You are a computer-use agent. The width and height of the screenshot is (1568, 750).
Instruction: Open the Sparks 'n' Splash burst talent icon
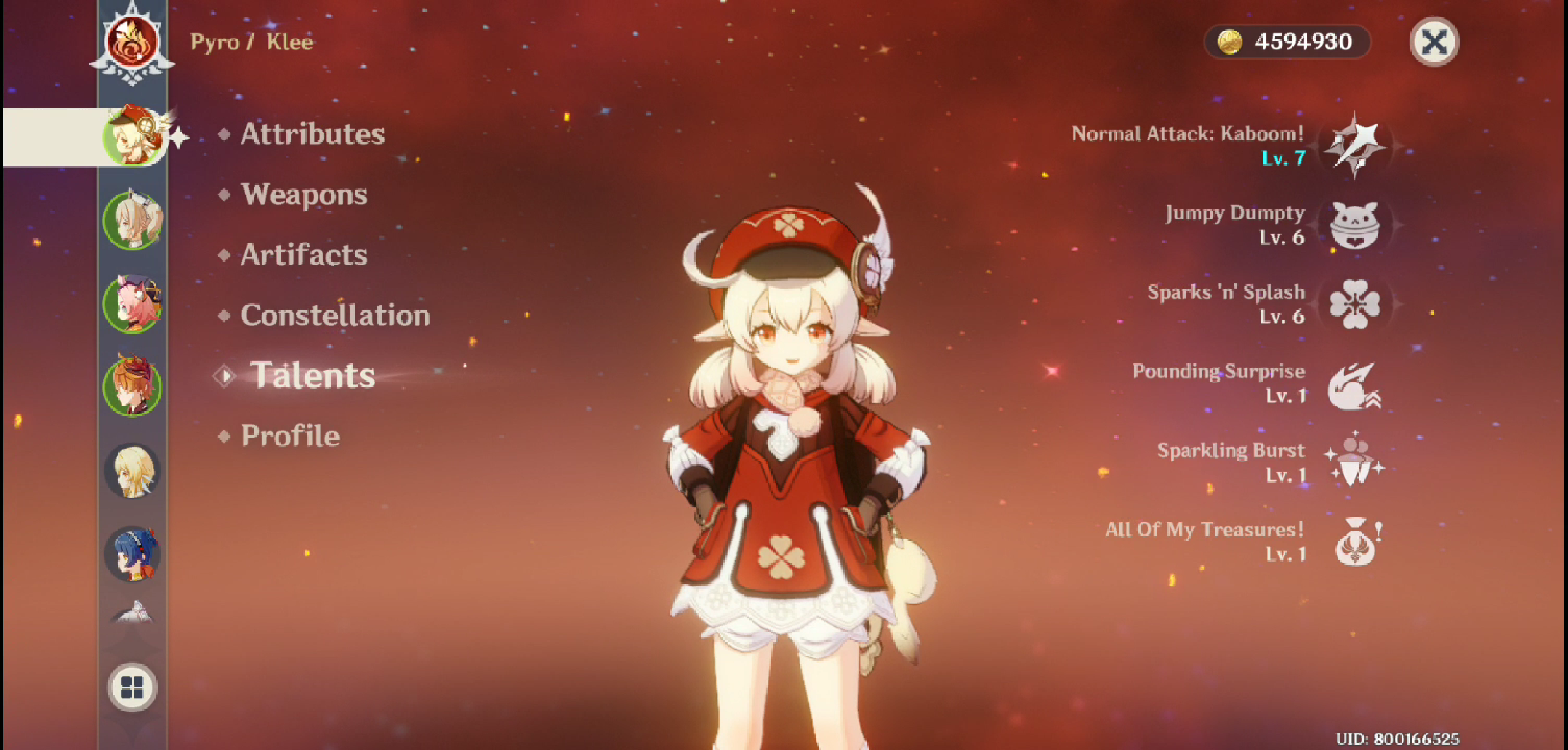(x=1356, y=305)
